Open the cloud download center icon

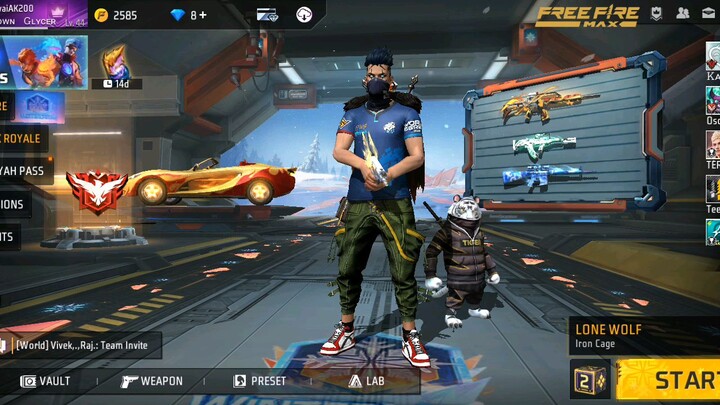(304, 15)
